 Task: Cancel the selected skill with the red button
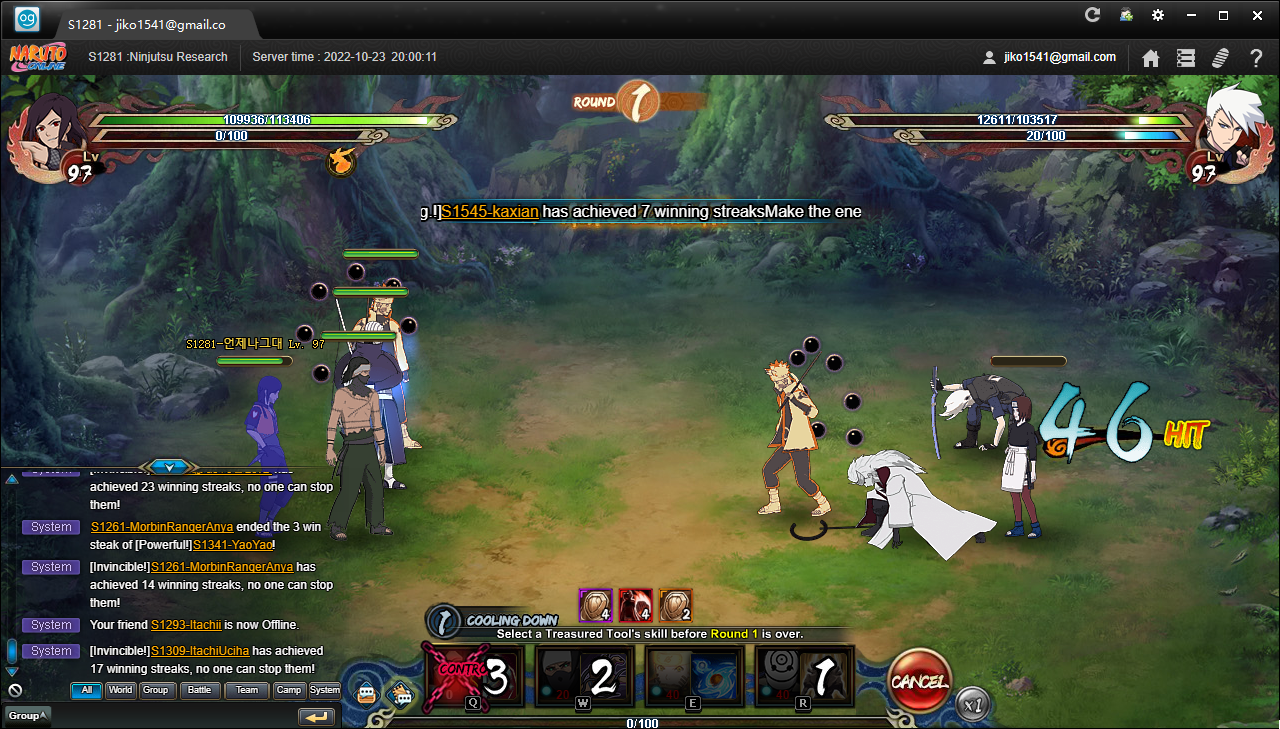click(x=918, y=682)
